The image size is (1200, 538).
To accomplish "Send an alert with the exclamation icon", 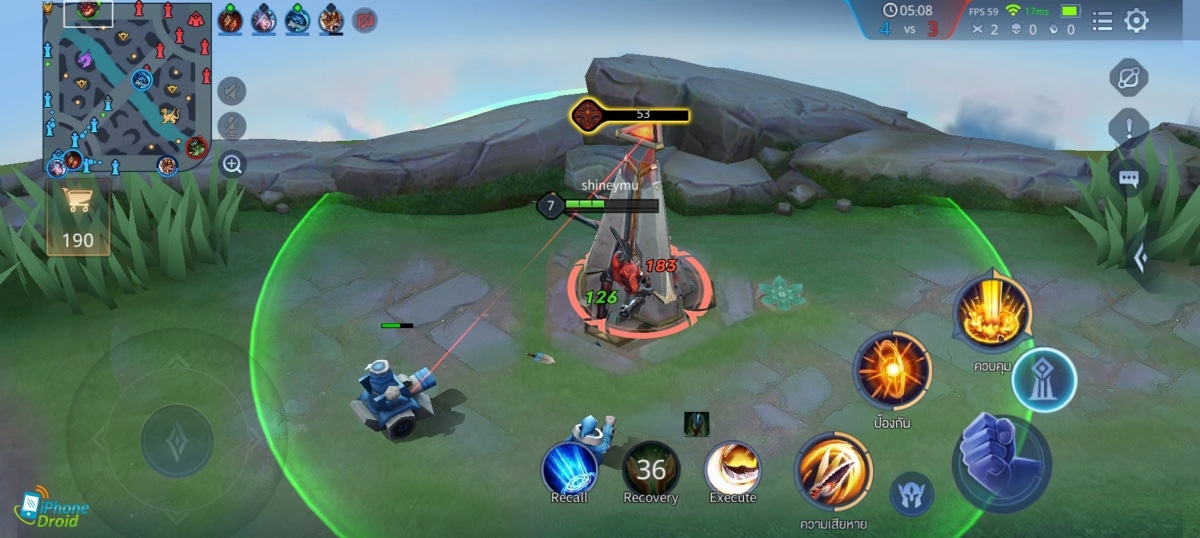I will (x=1129, y=128).
